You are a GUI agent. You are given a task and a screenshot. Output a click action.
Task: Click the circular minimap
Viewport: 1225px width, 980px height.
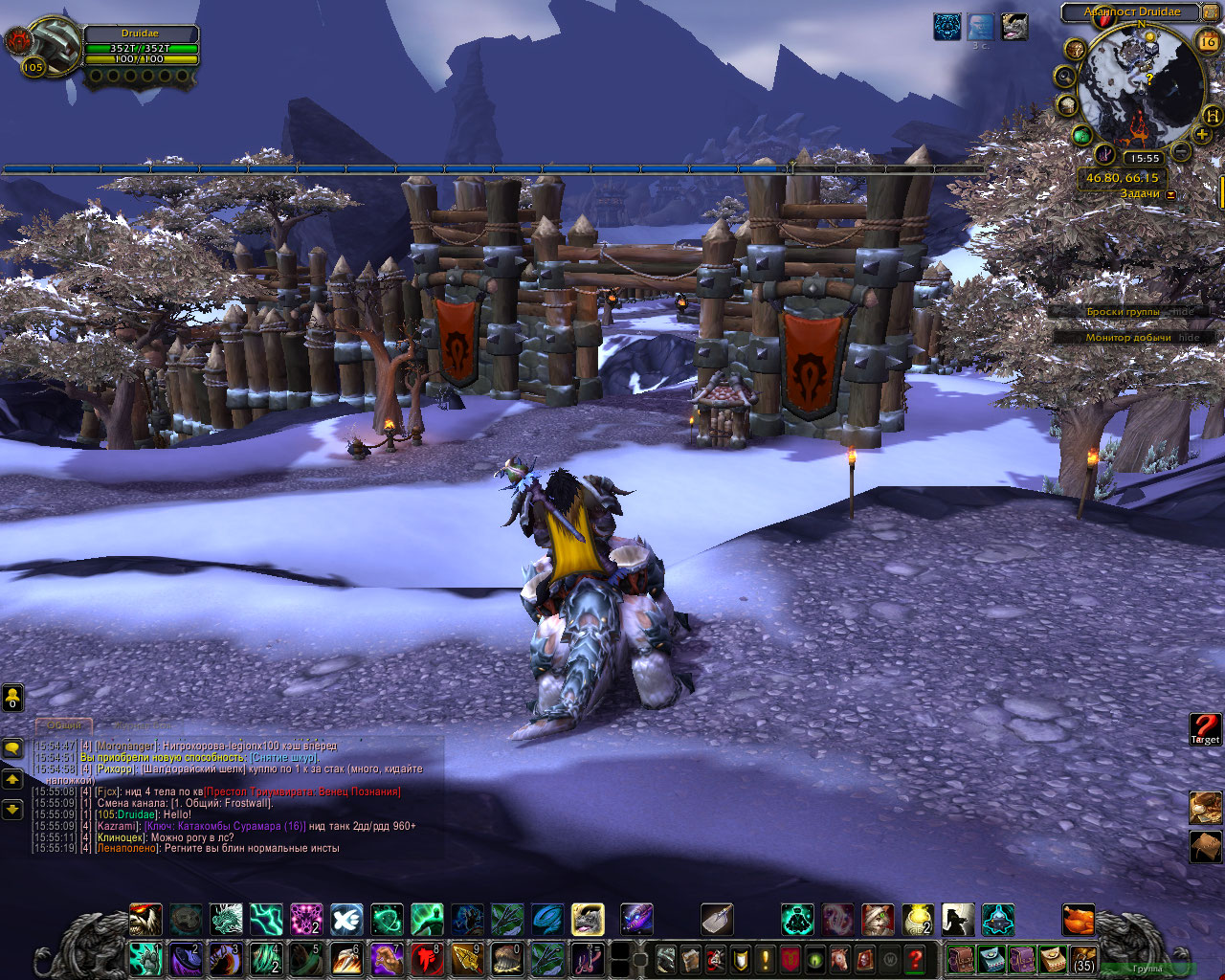point(1139,86)
